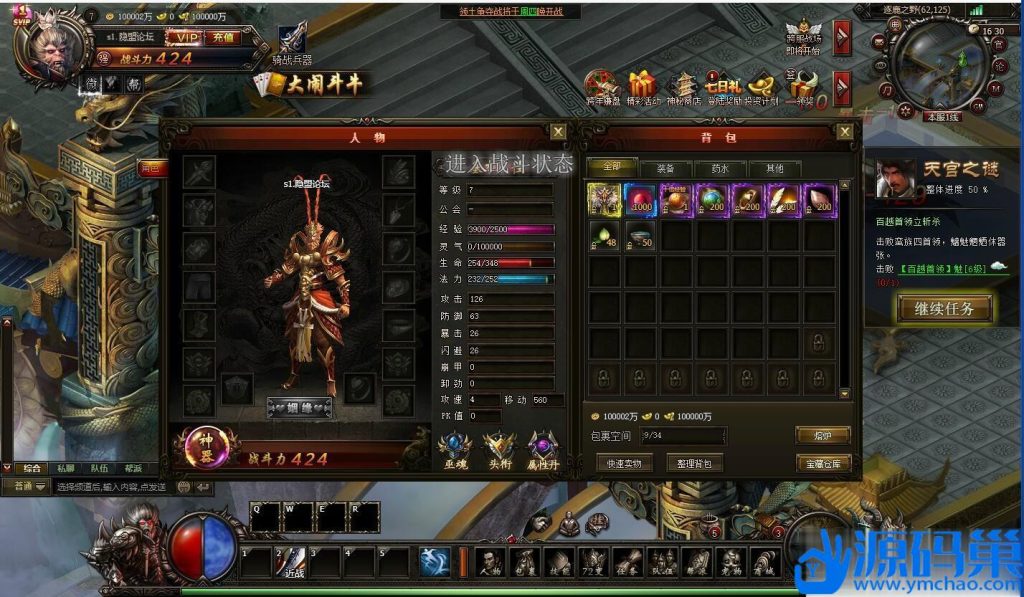Open the 巫魂 soul icon
Image resolution: width=1024 pixels, height=597 pixels.
point(455,449)
